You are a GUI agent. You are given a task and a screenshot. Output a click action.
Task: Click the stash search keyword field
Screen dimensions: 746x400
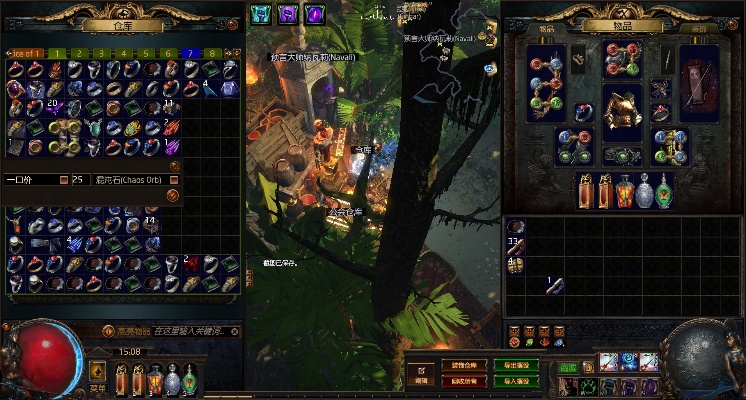point(190,332)
